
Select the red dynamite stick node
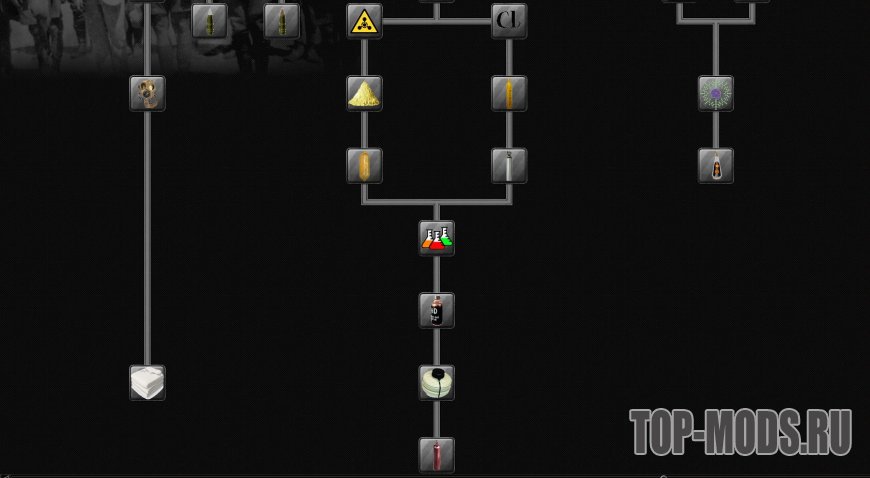(437, 454)
